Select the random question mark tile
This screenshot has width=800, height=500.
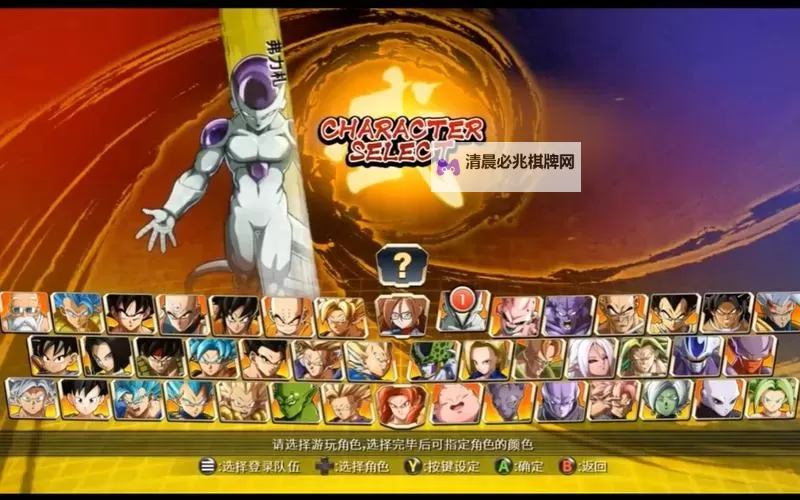(402, 266)
